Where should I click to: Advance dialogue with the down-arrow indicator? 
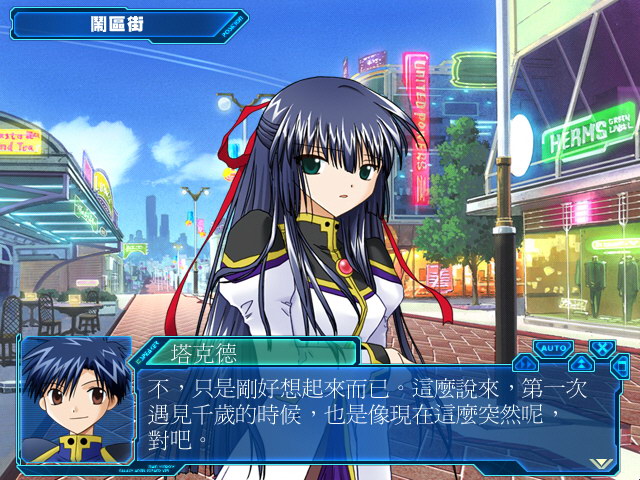(x=600, y=462)
